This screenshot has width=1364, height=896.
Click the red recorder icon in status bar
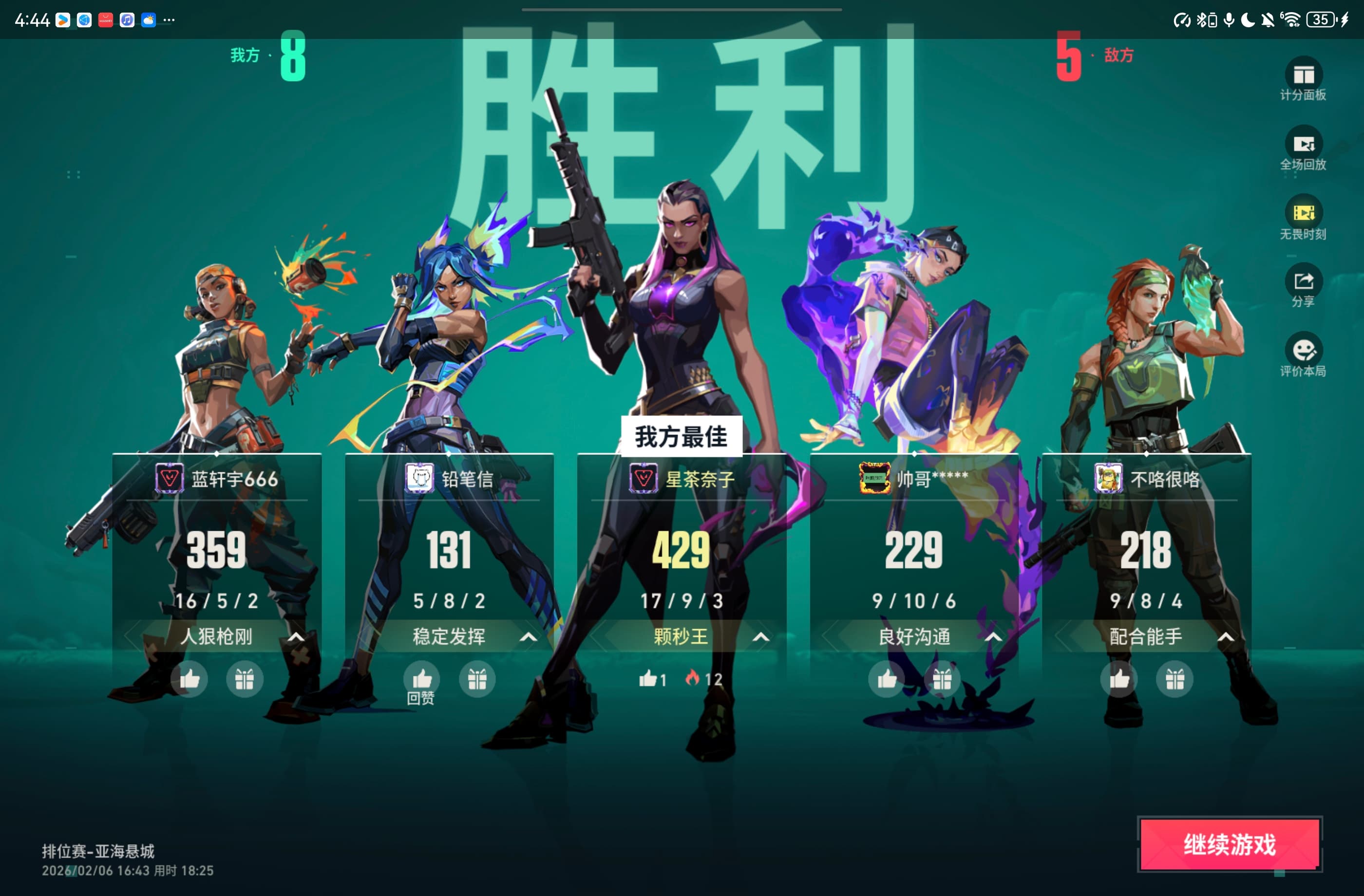pyautogui.click(x=105, y=20)
